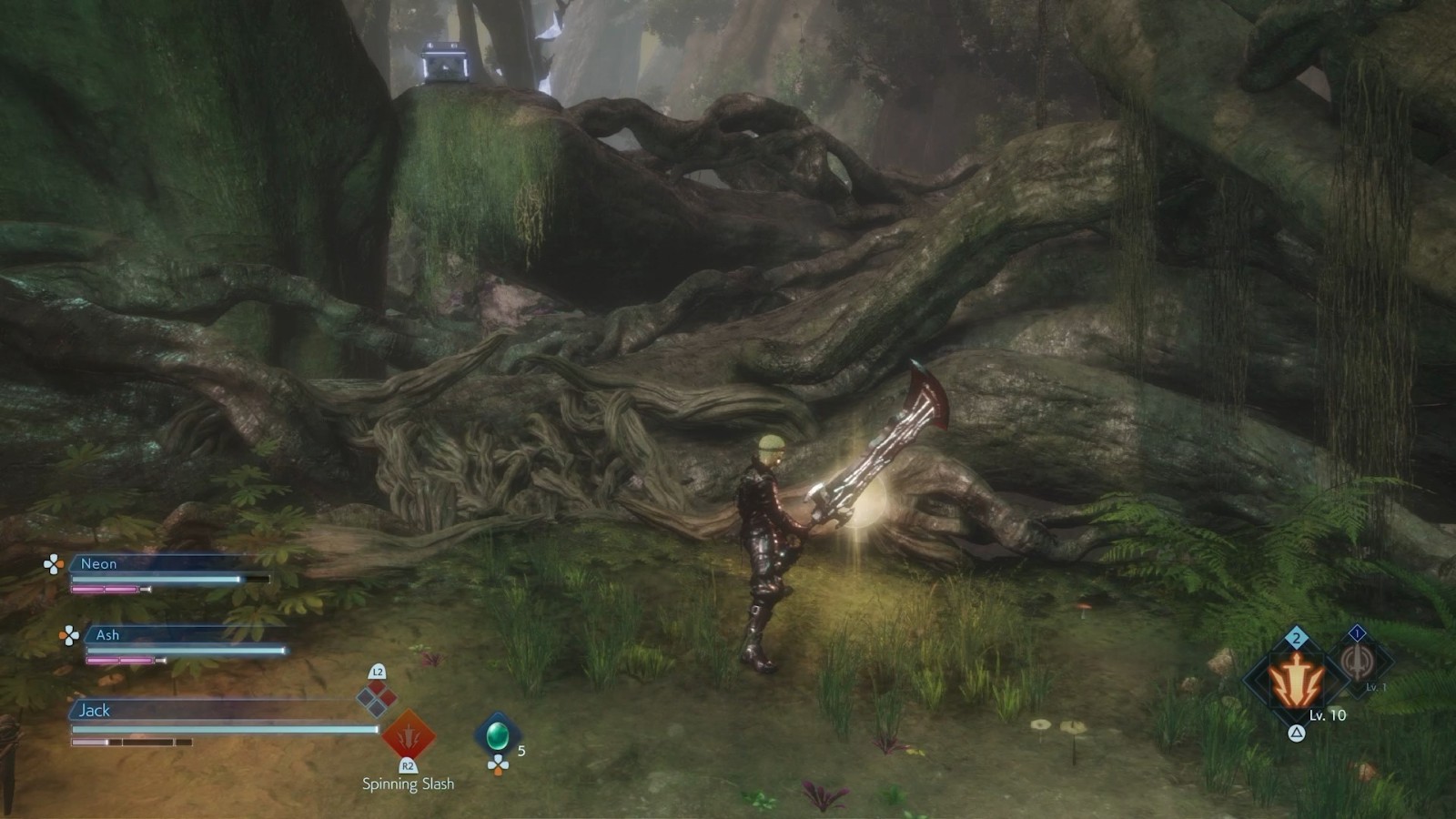Switch to the dimmed secondary job emblem
Viewport: 1456px width, 819px height.
(x=1359, y=662)
